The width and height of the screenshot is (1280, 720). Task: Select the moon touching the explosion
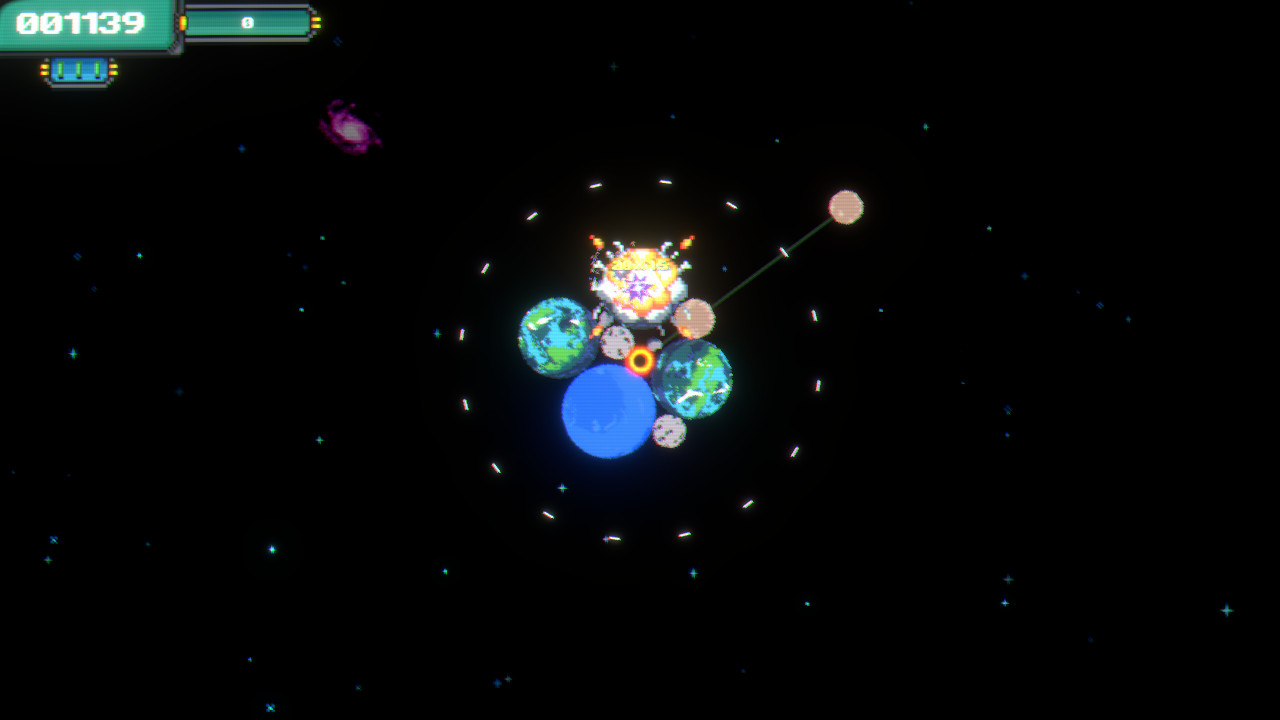697,318
